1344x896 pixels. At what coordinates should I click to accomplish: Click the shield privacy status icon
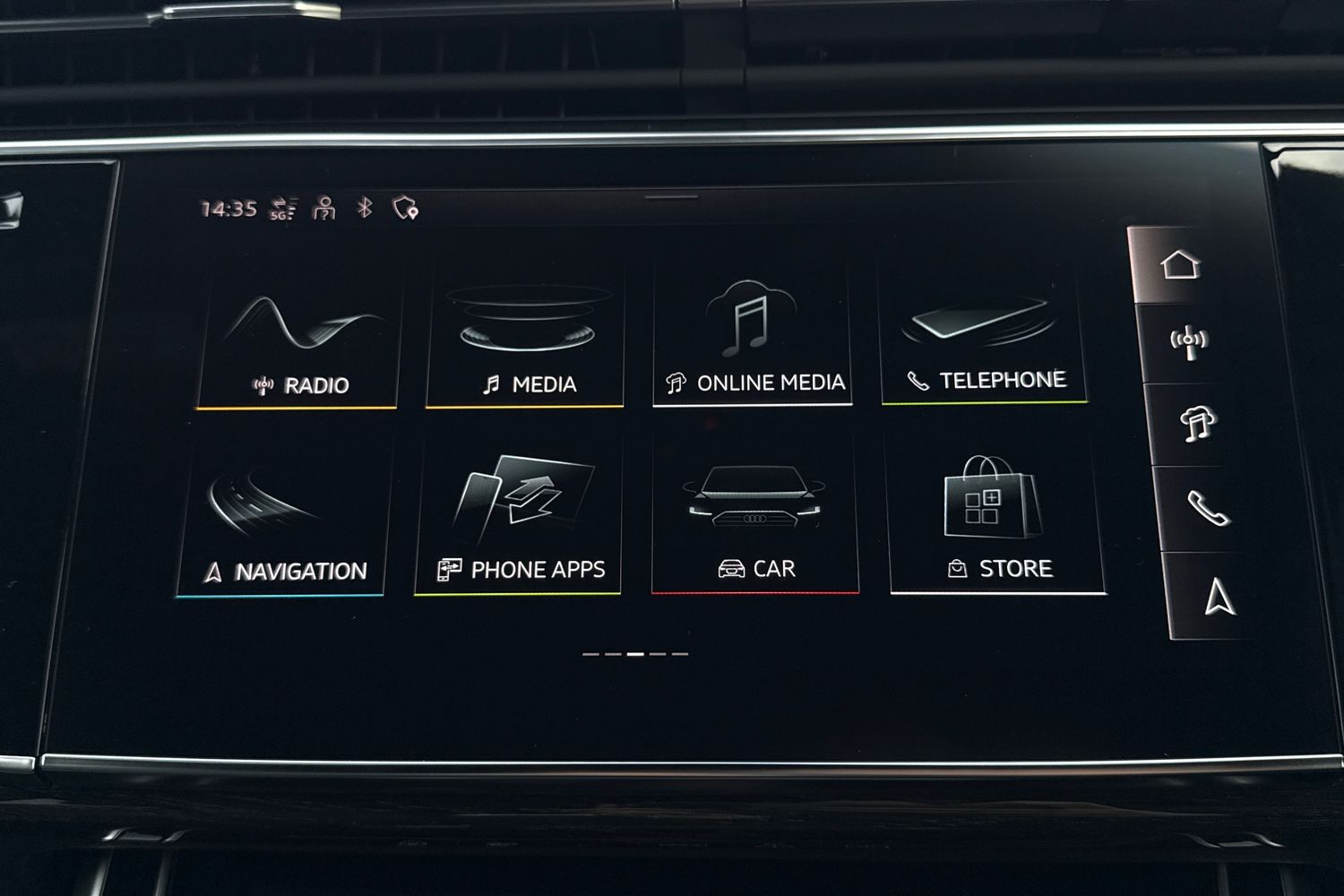[x=406, y=209]
